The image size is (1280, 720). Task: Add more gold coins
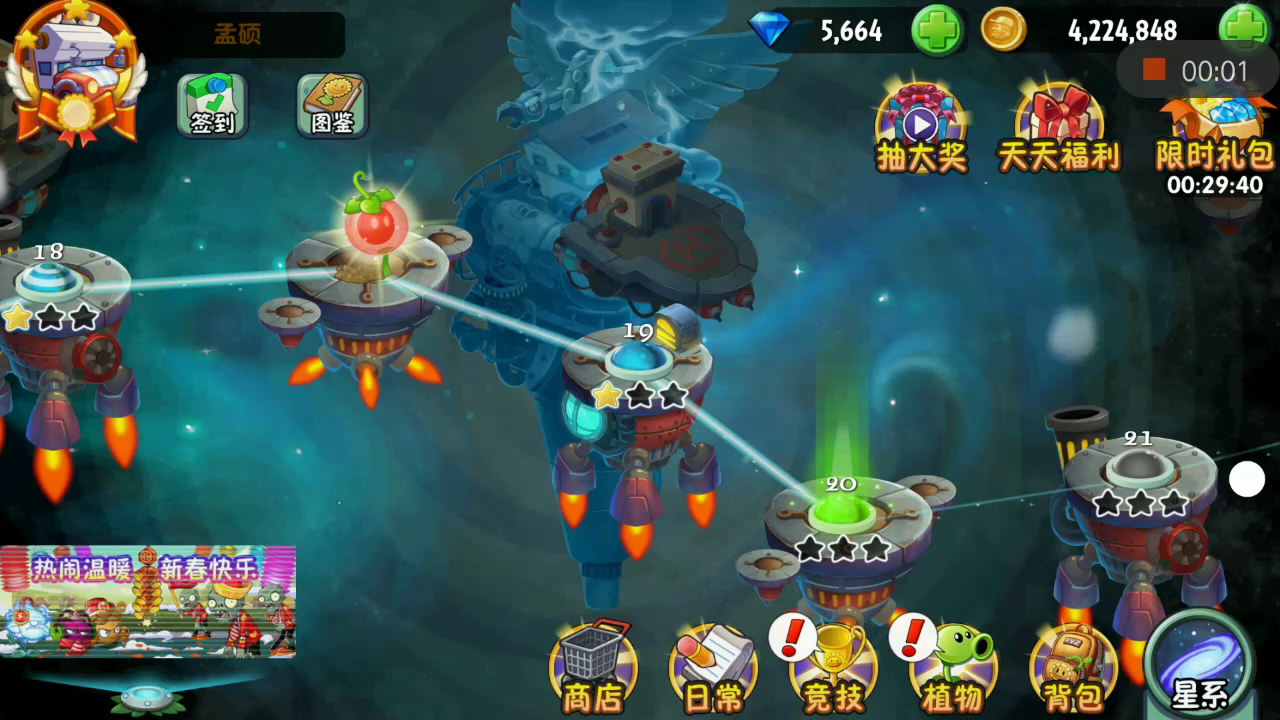[1244, 28]
